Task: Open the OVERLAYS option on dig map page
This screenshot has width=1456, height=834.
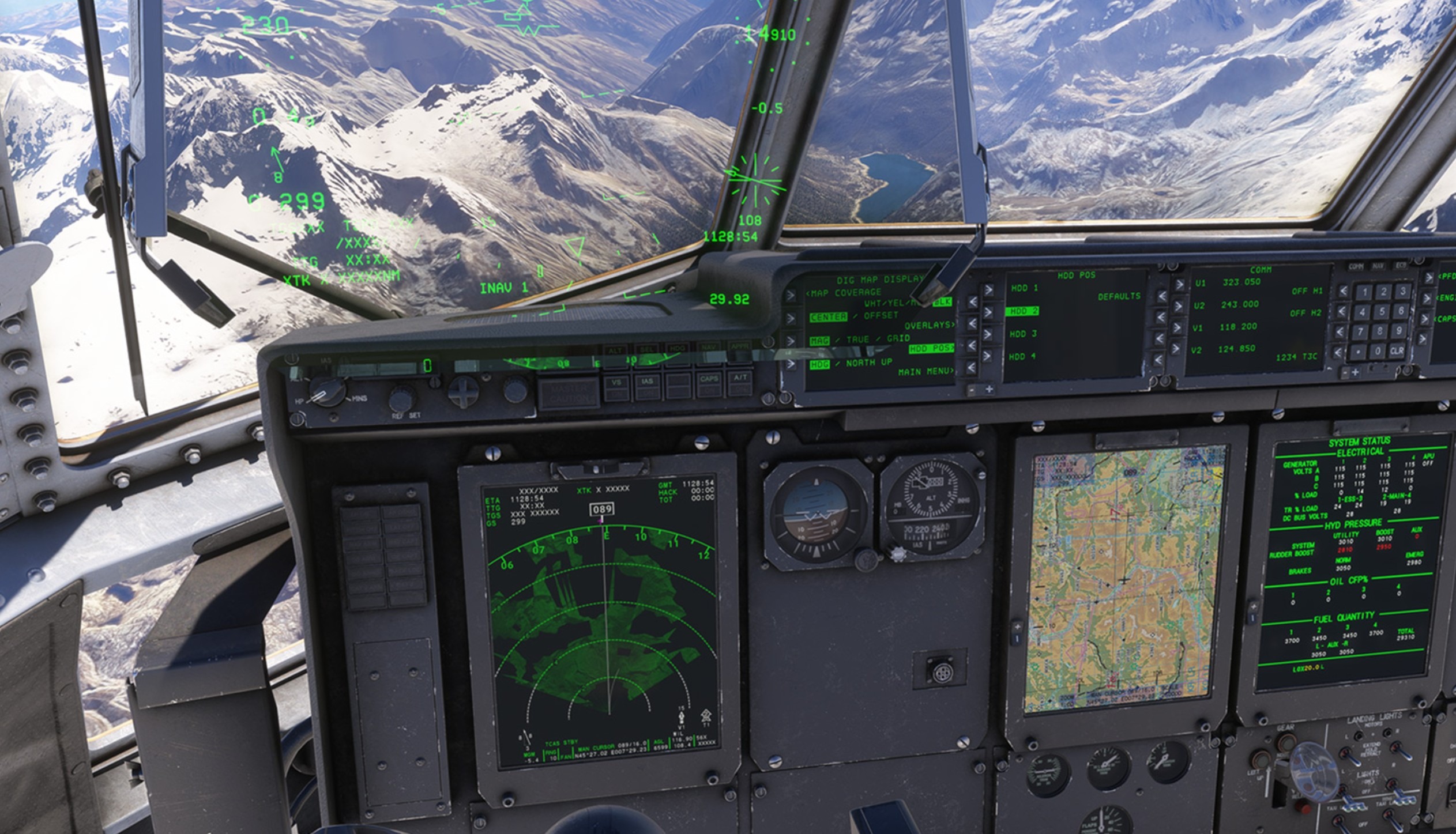Action: click(972, 323)
